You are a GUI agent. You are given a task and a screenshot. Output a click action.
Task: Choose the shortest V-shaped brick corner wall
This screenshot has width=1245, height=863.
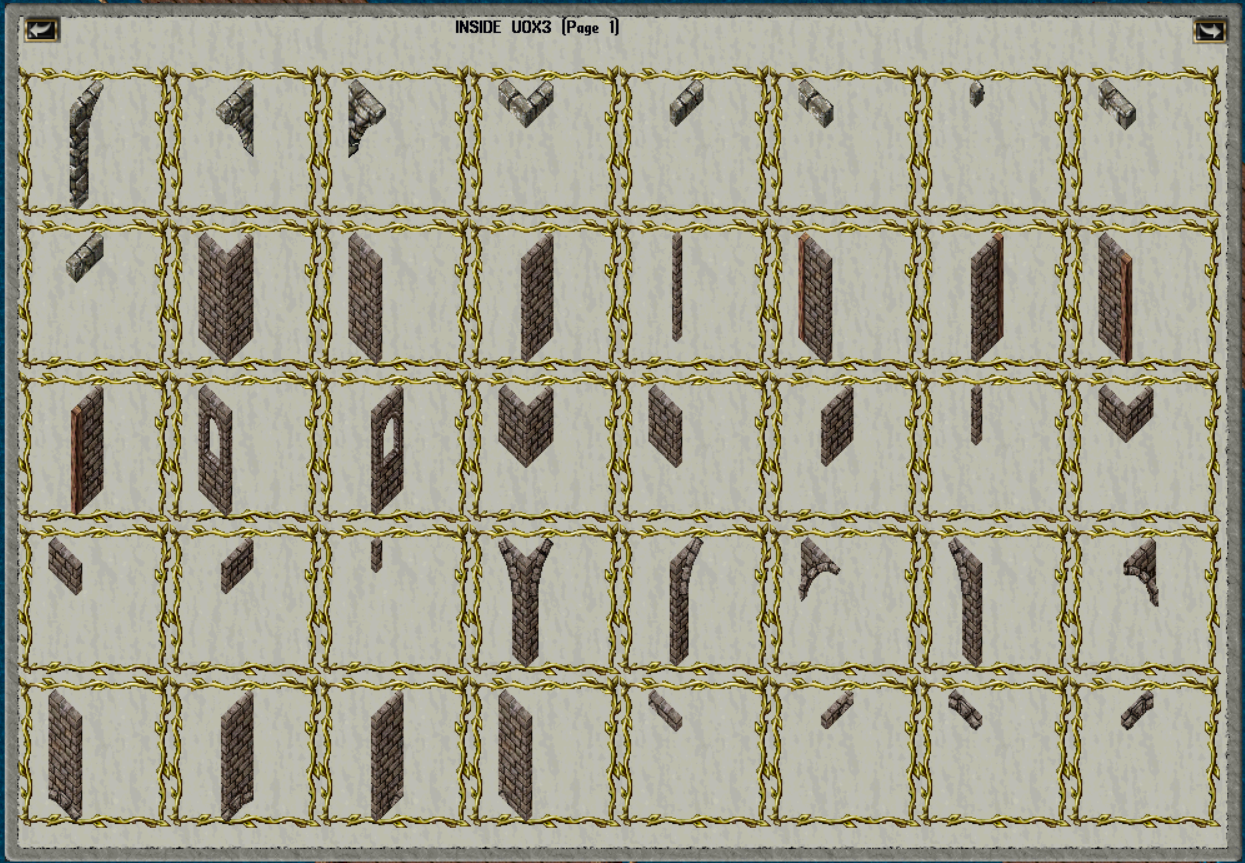tap(1125, 413)
